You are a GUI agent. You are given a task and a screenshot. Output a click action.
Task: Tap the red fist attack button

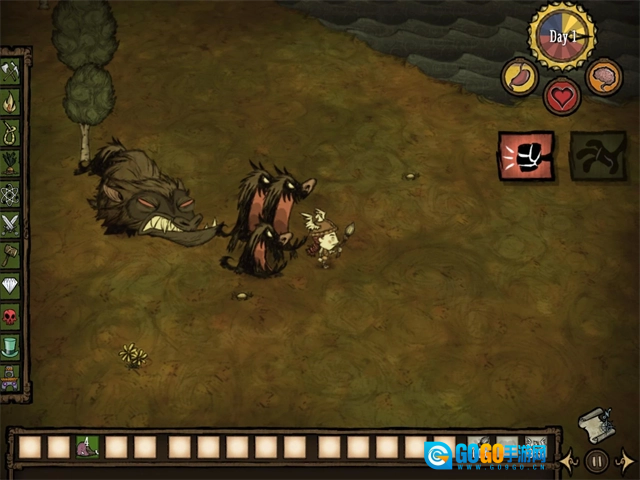point(526,156)
